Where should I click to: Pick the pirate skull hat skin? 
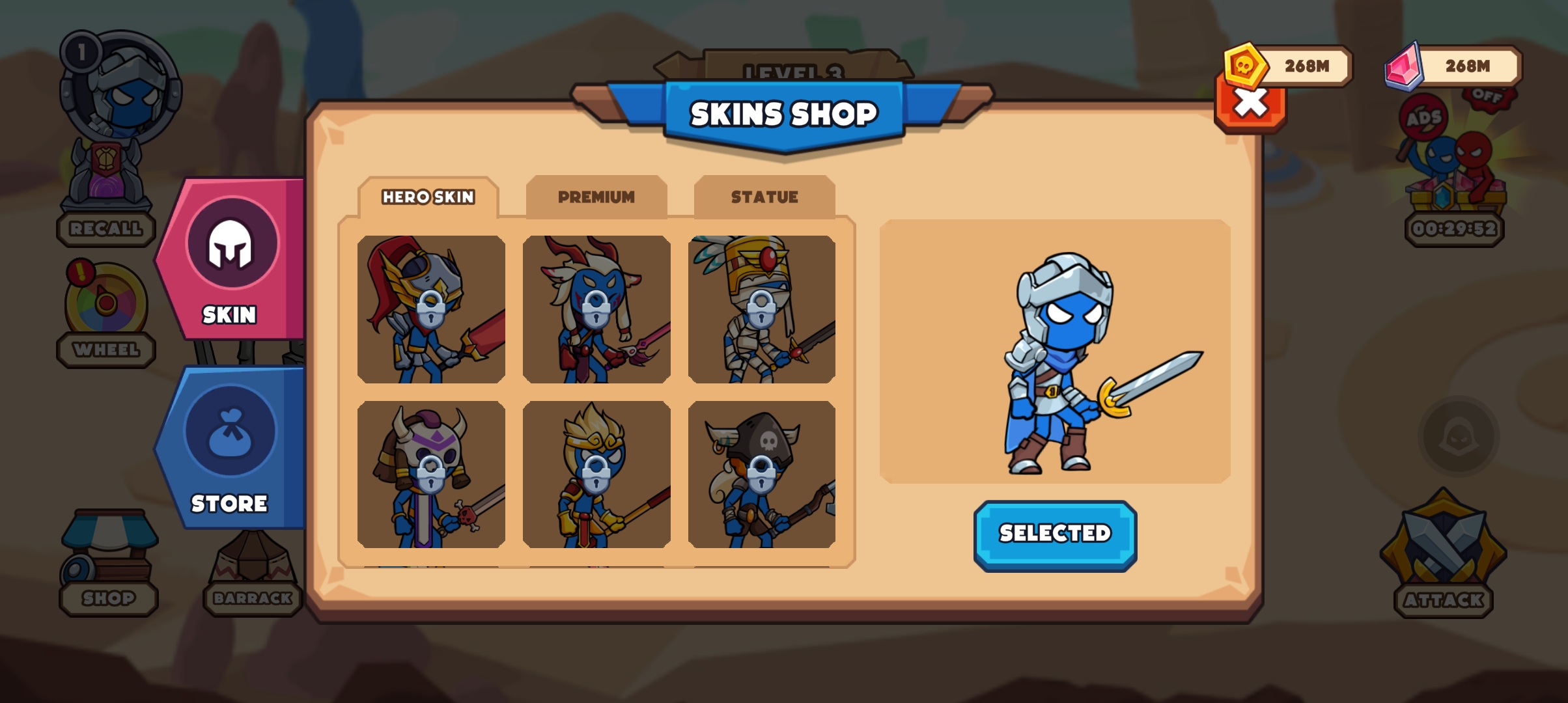[x=761, y=475]
